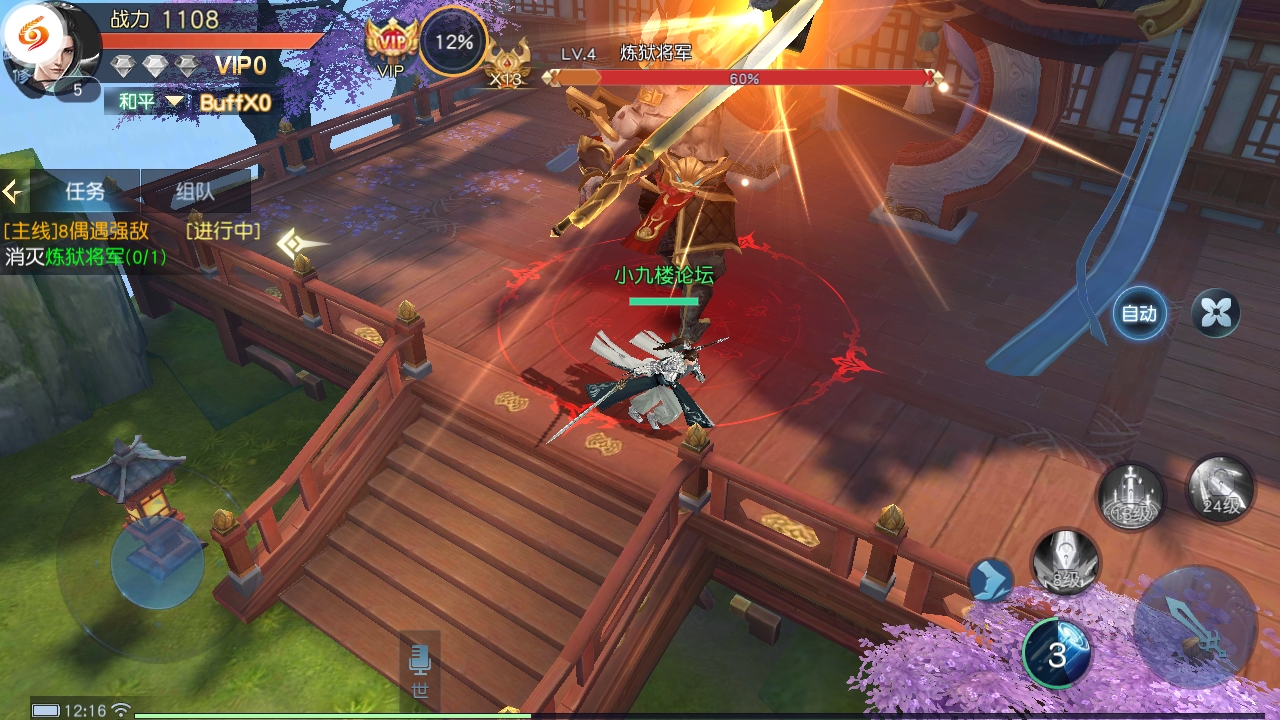Tap the virtual movement joystick
The image size is (1280, 720).
[157, 562]
